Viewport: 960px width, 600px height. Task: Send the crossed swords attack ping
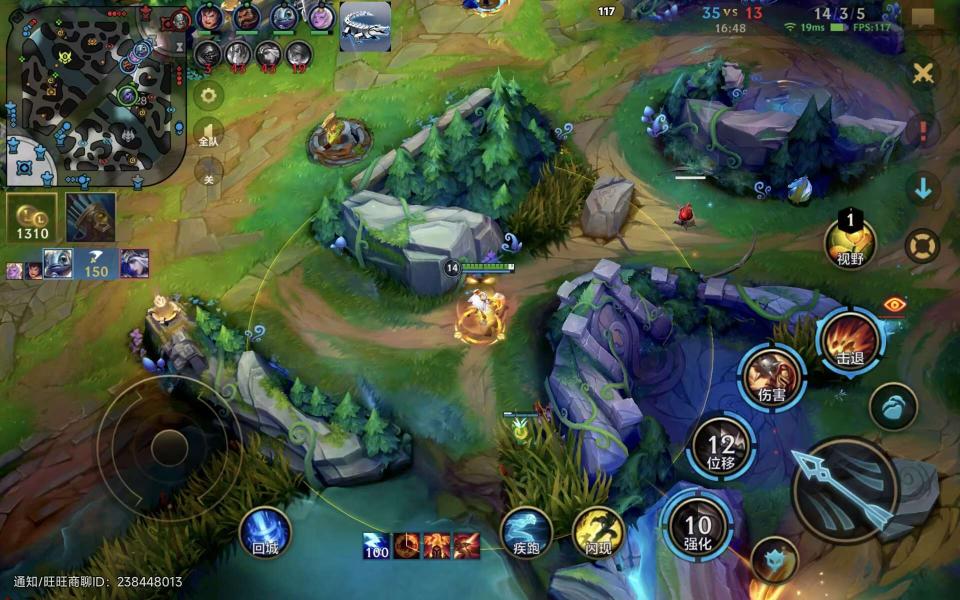click(x=923, y=73)
